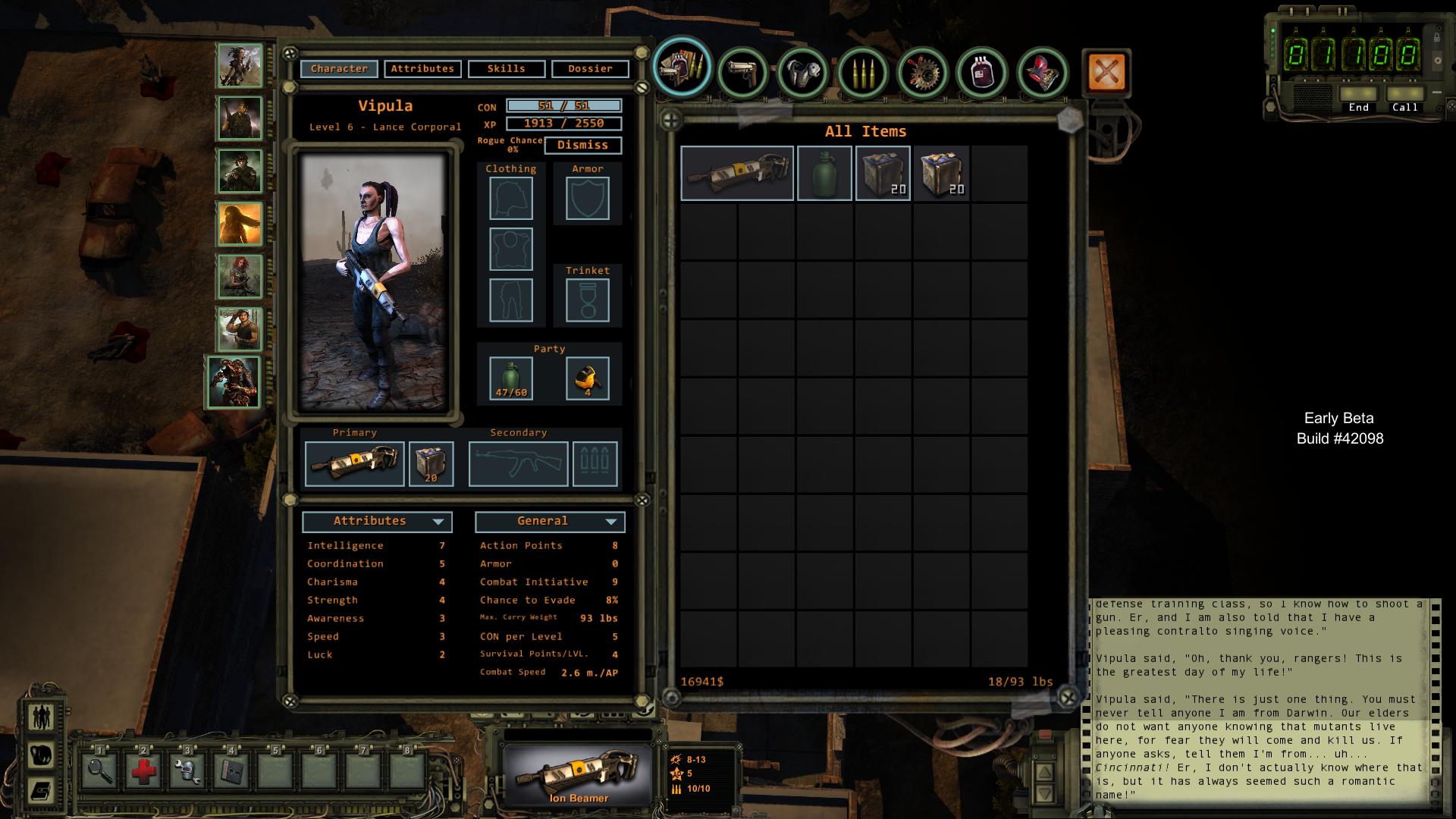Dismiss Vipula from the party
This screenshot has height=819, width=1456.
[x=582, y=145]
